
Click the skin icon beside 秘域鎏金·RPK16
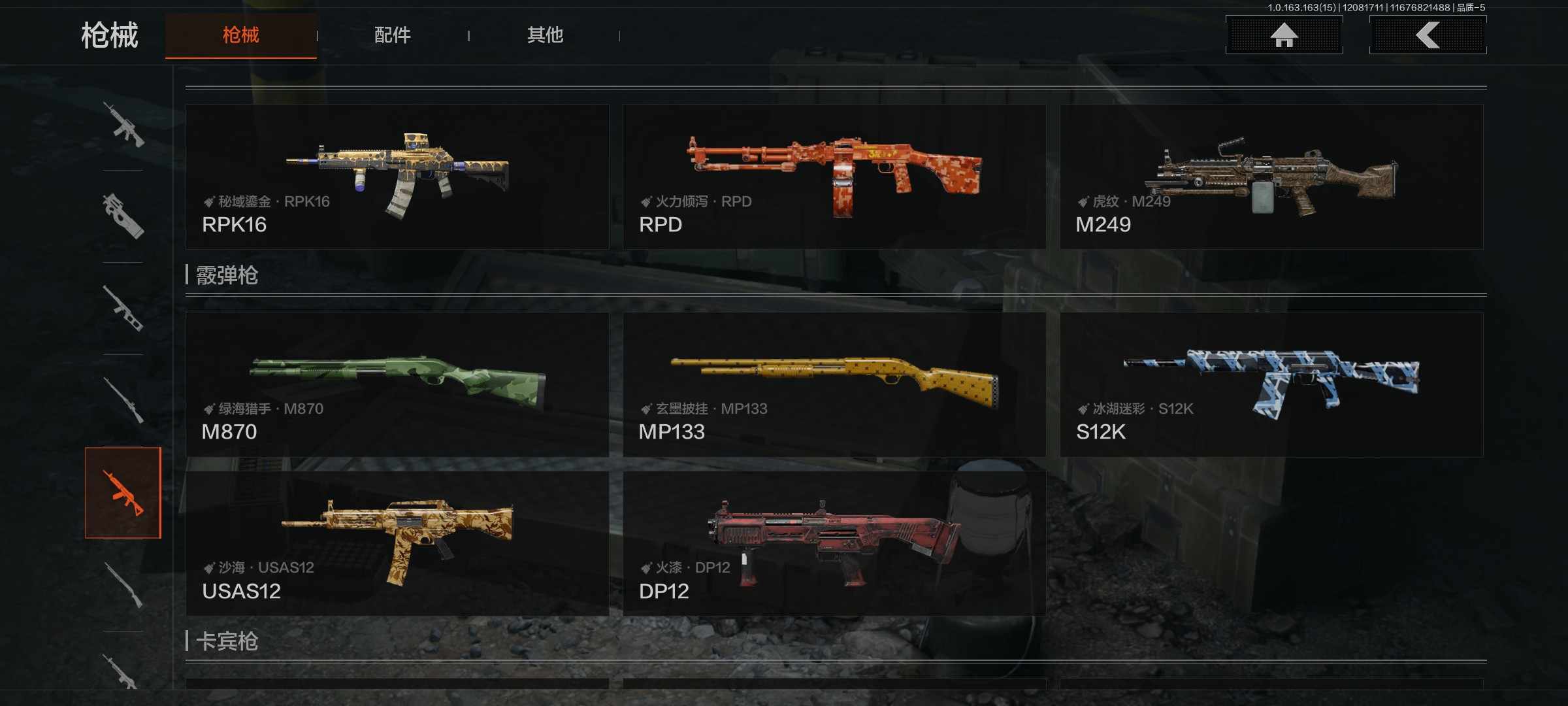tap(208, 201)
